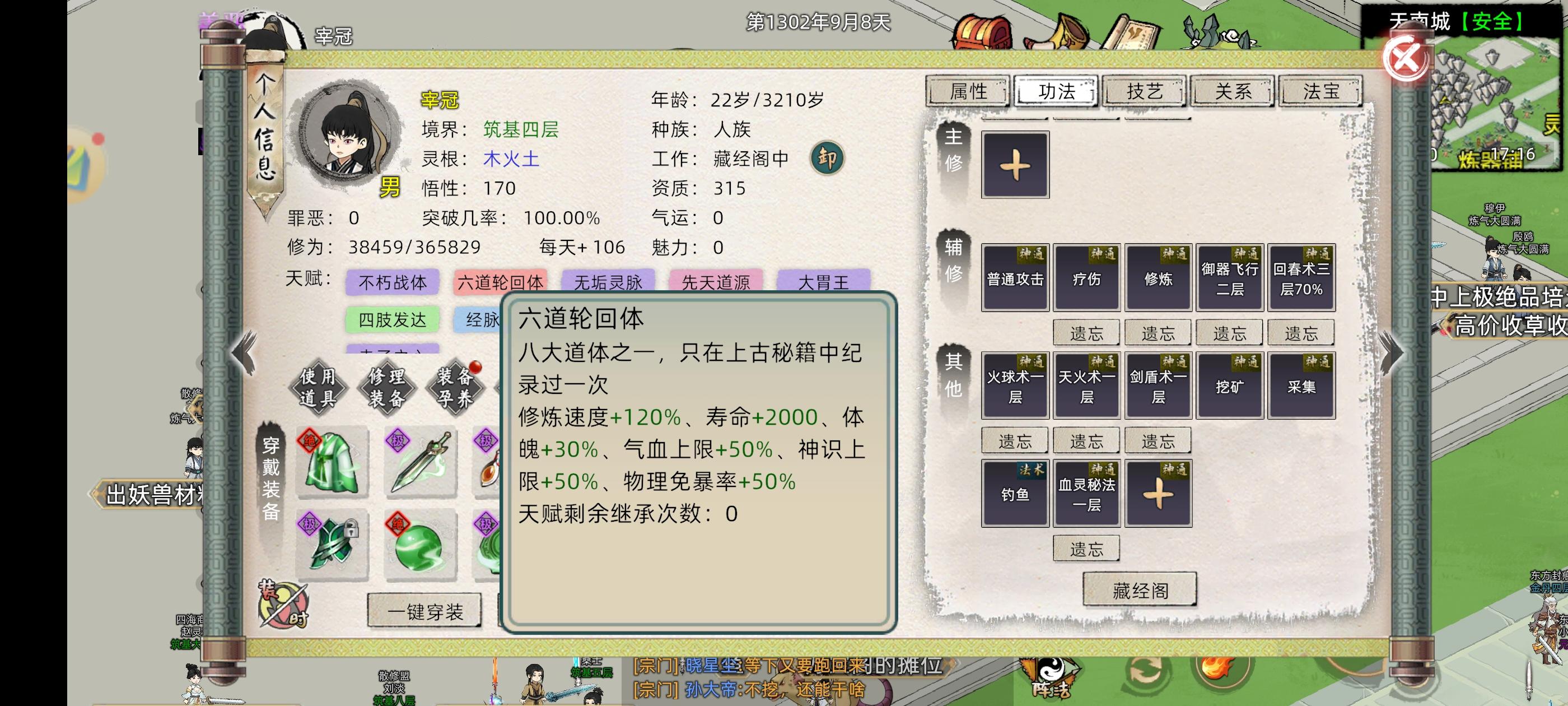The height and width of the screenshot is (706, 1568).
Task: Open the 挖矿 mining skill icon
Action: (x=1230, y=385)
